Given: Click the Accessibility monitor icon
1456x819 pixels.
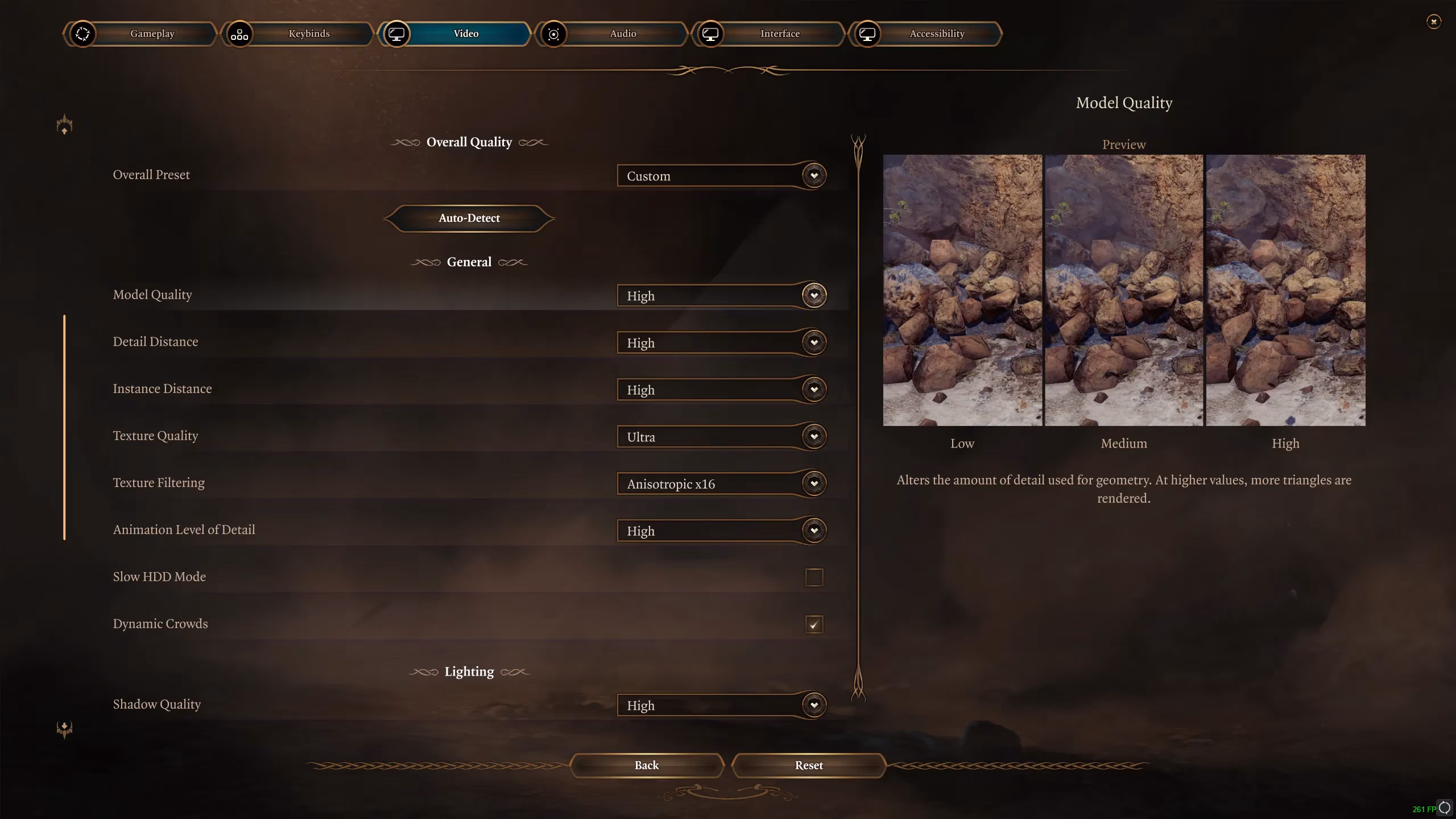Looking at the screenshot, I should [867, 34].
